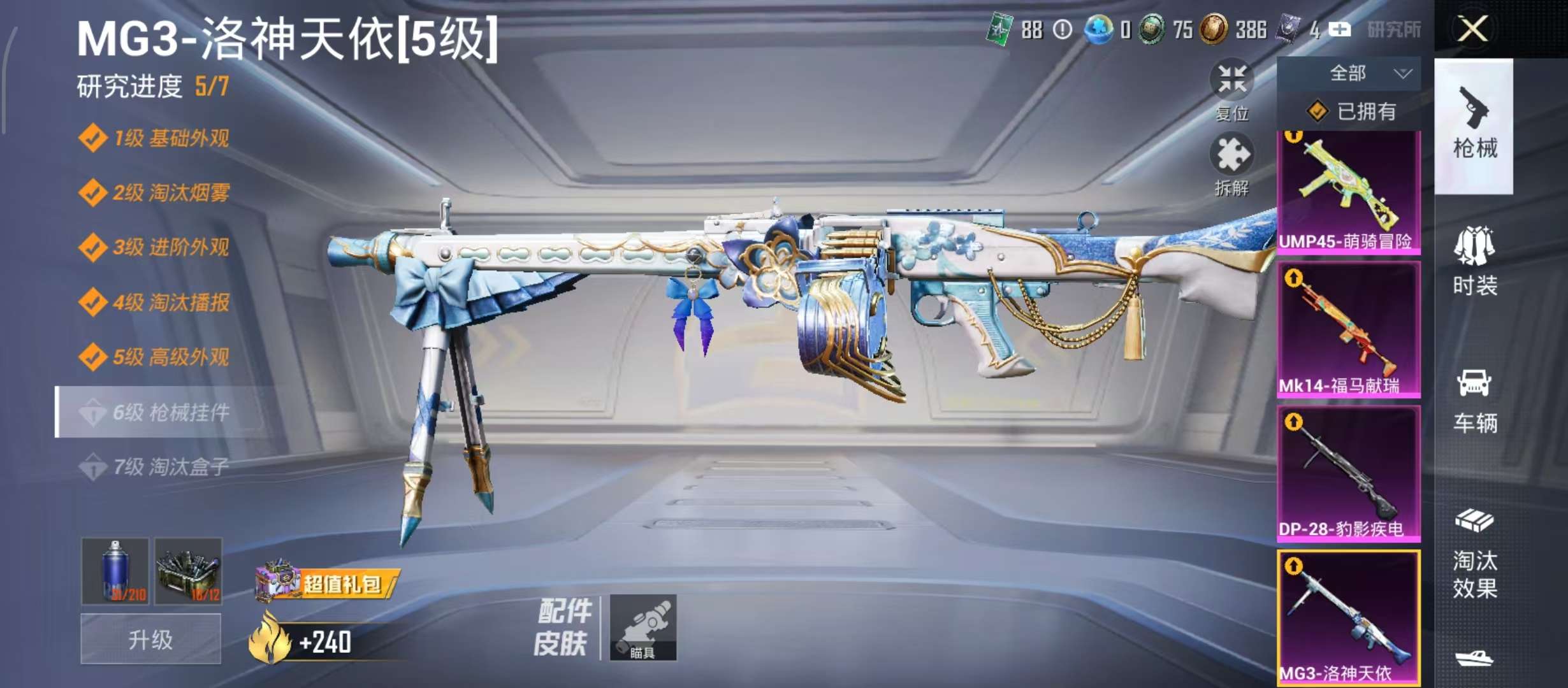Select the 7级 淘汰盒子 research level

[171, 468]
